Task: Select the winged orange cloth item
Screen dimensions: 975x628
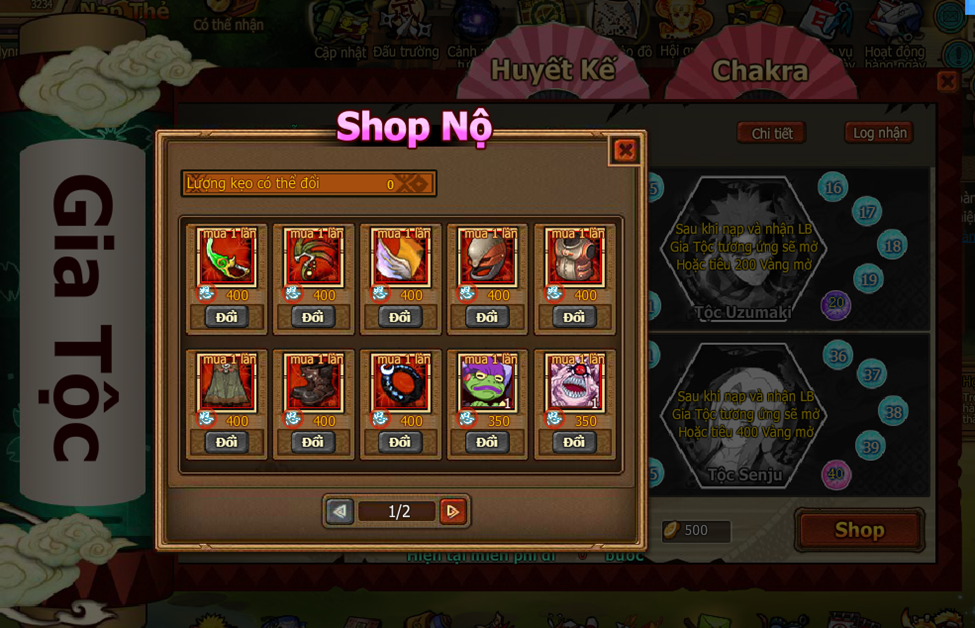Action: coord(400,259)
